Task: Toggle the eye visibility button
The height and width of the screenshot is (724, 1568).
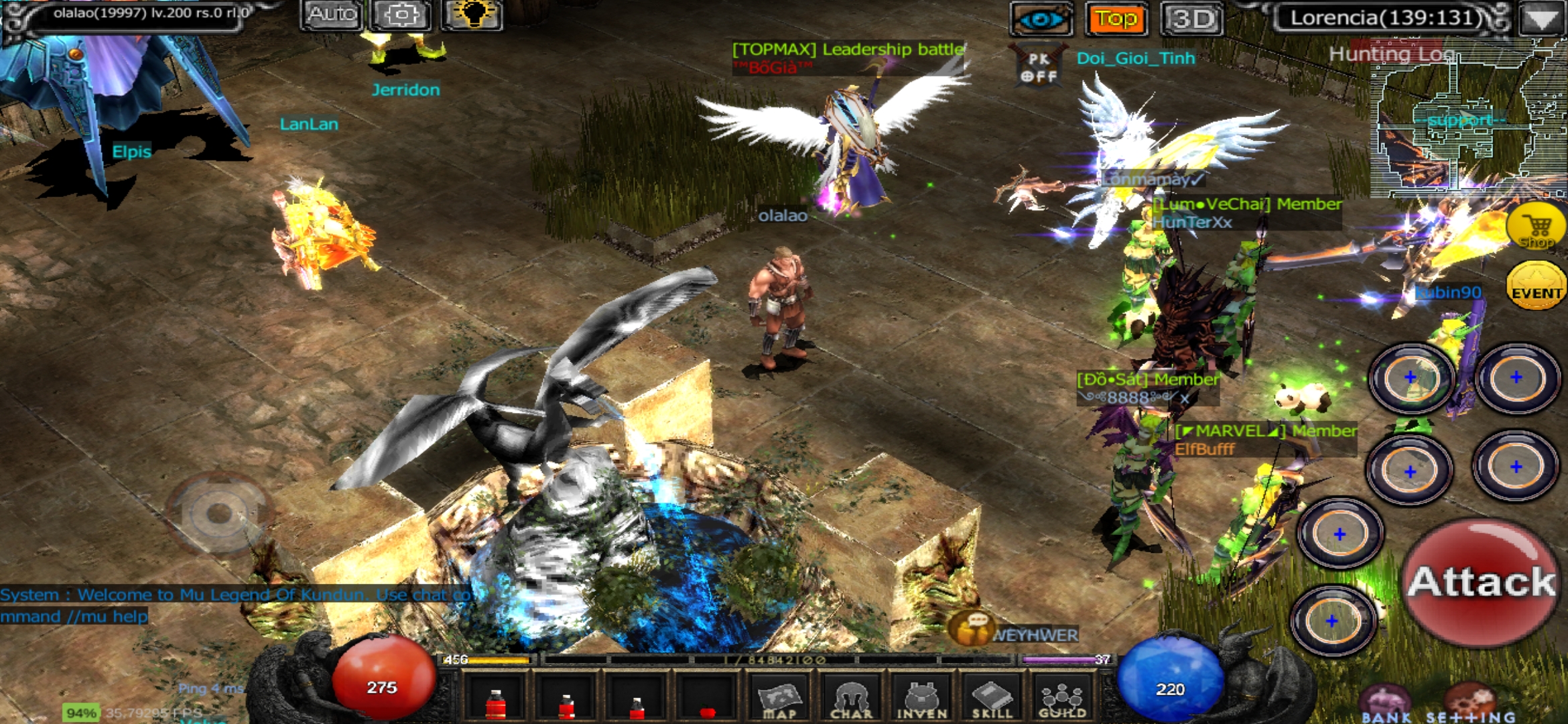Action: coord(1041,19)
